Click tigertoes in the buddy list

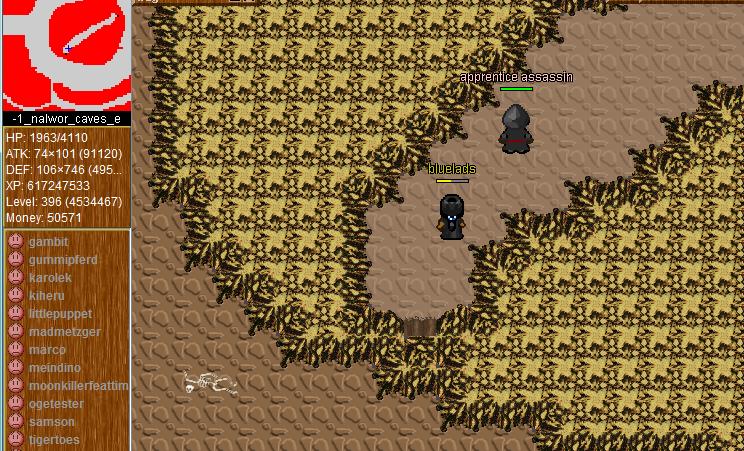[54, 440]
